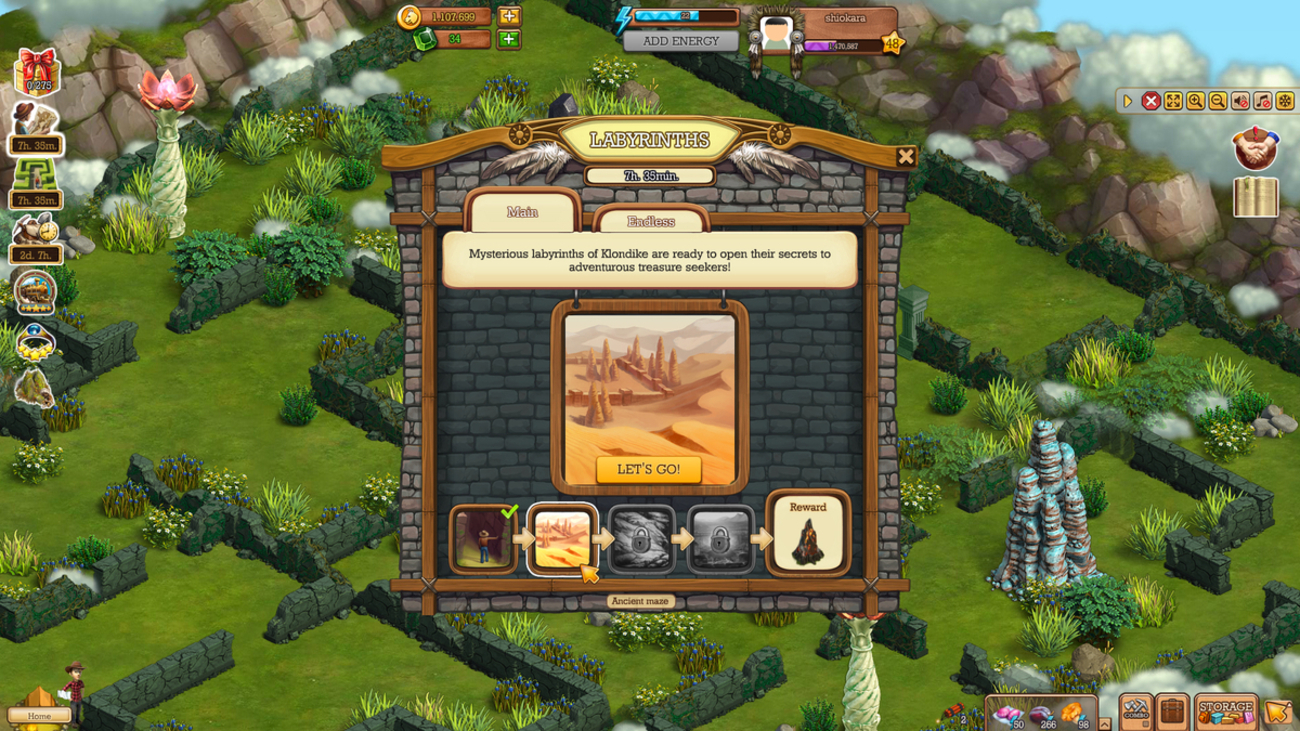
Task: Select the Main labyrinths tab
Action: pyautogui.click(x=522, y=212)
